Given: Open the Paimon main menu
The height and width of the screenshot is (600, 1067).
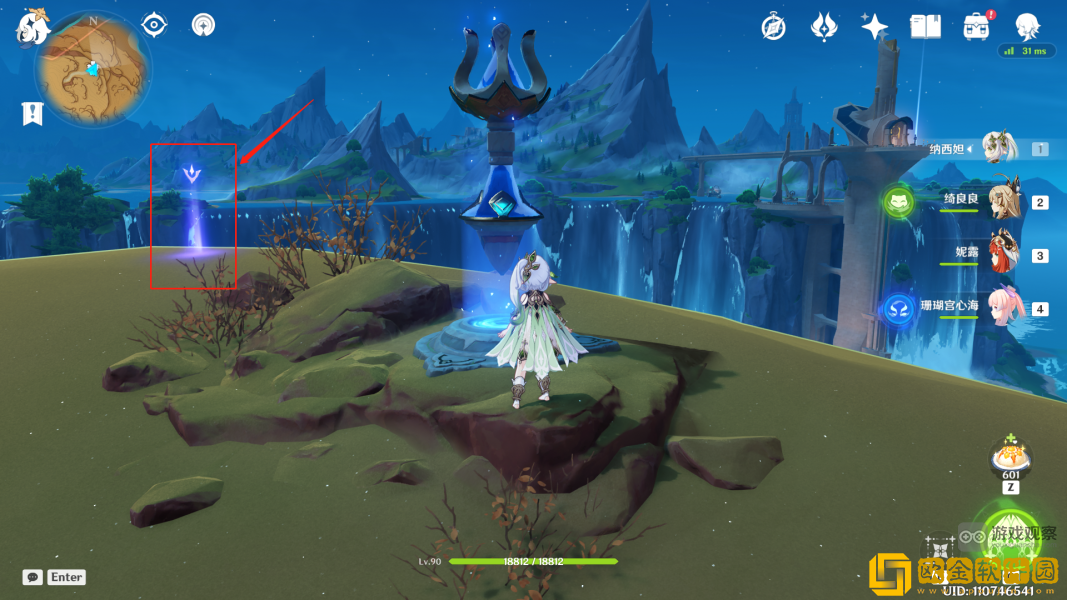Looking at the screenshot, I should tap(33, 27).
